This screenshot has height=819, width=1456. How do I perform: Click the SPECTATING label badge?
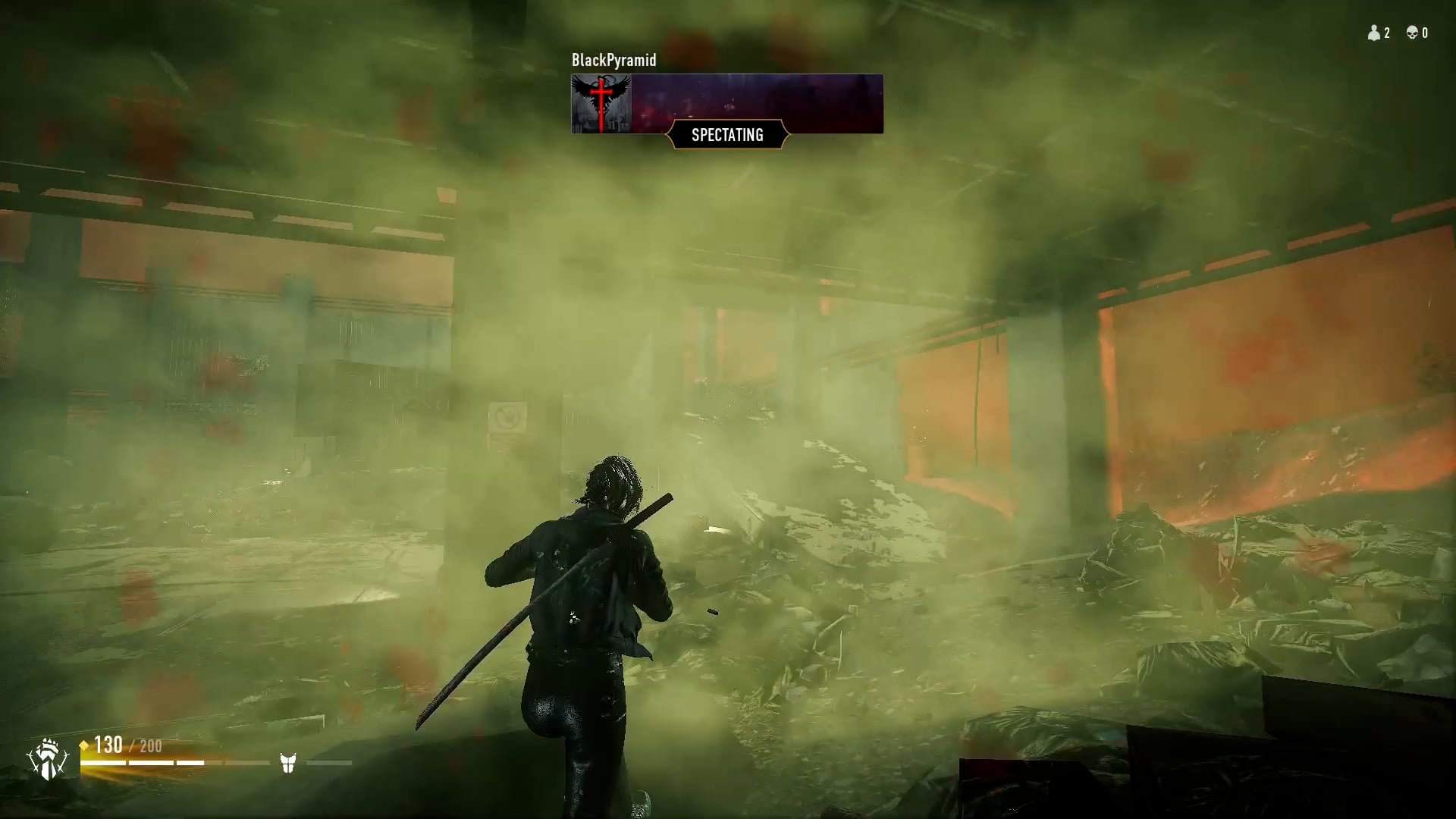(727, 135)
